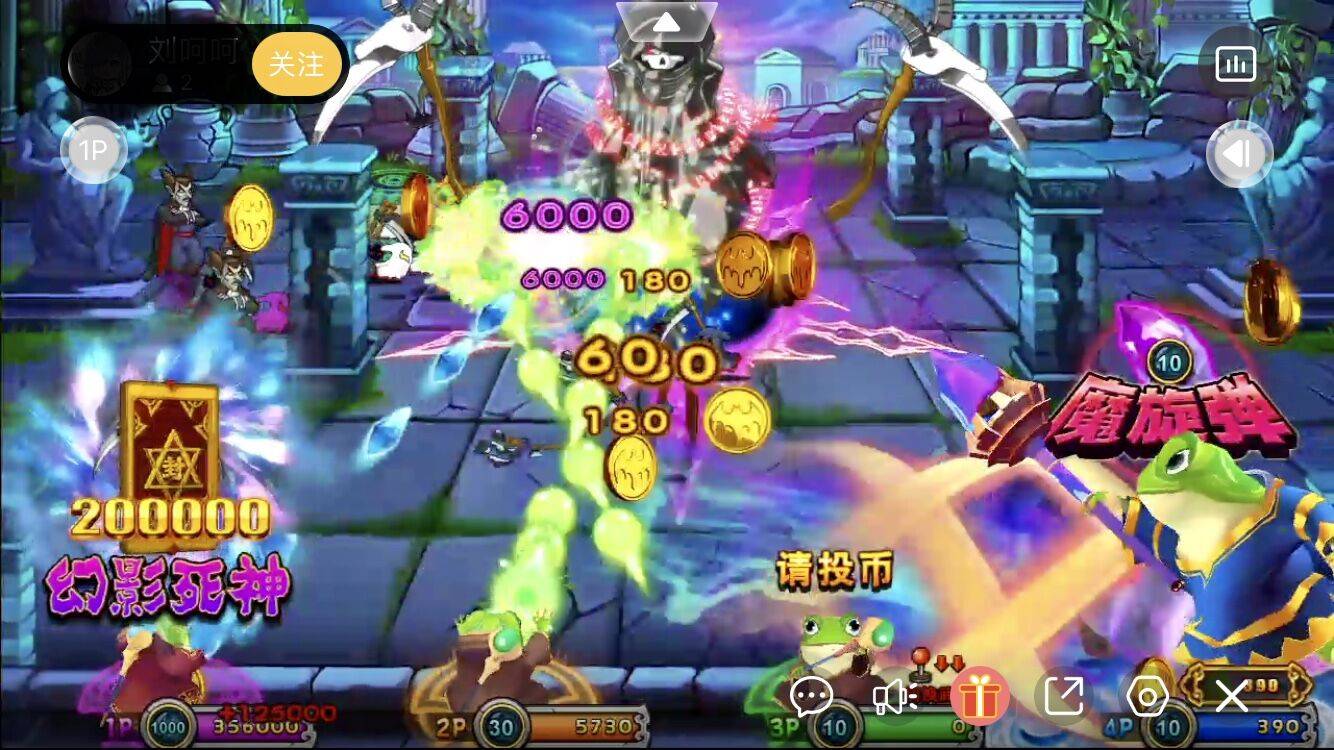This screenshot has height=750, width=1334.
Task: Open the streamer 刘呵呵 avatar profile
Action: [100, 64]
